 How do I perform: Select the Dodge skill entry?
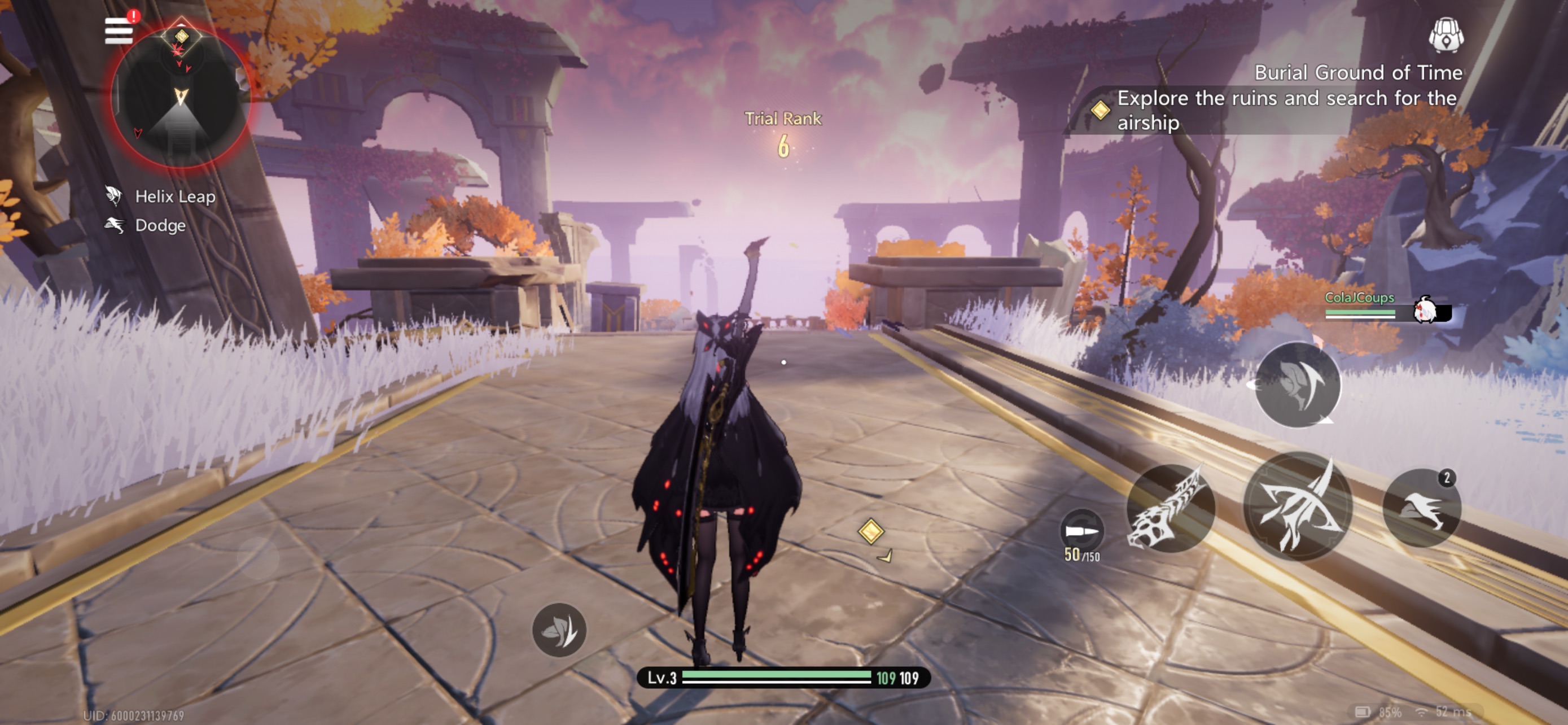coord(160,226)
